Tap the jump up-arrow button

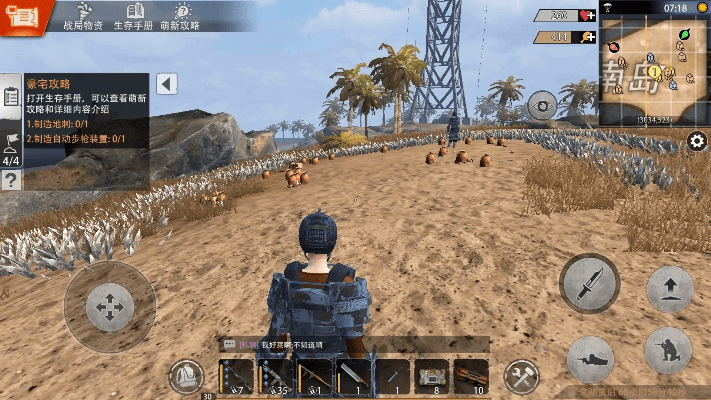669,289
